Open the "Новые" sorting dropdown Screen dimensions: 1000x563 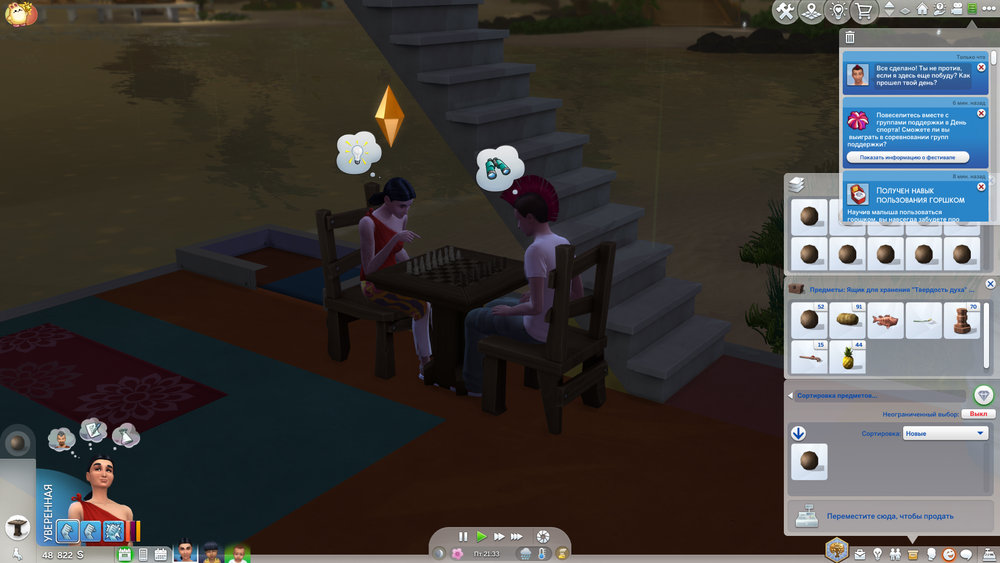[945, 433]
